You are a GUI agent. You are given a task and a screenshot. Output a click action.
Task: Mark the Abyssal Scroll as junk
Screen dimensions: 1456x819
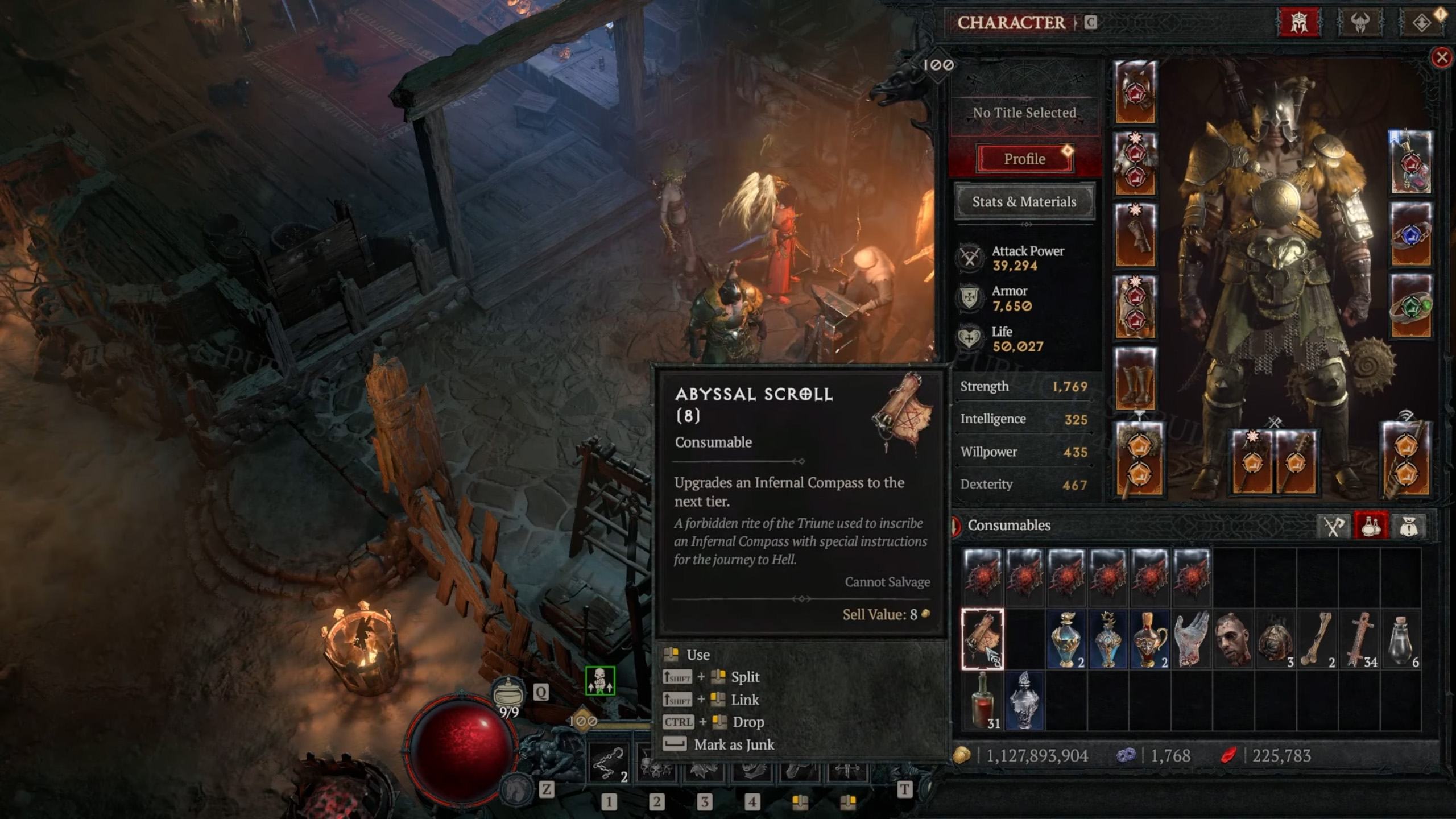pos(734,744)
